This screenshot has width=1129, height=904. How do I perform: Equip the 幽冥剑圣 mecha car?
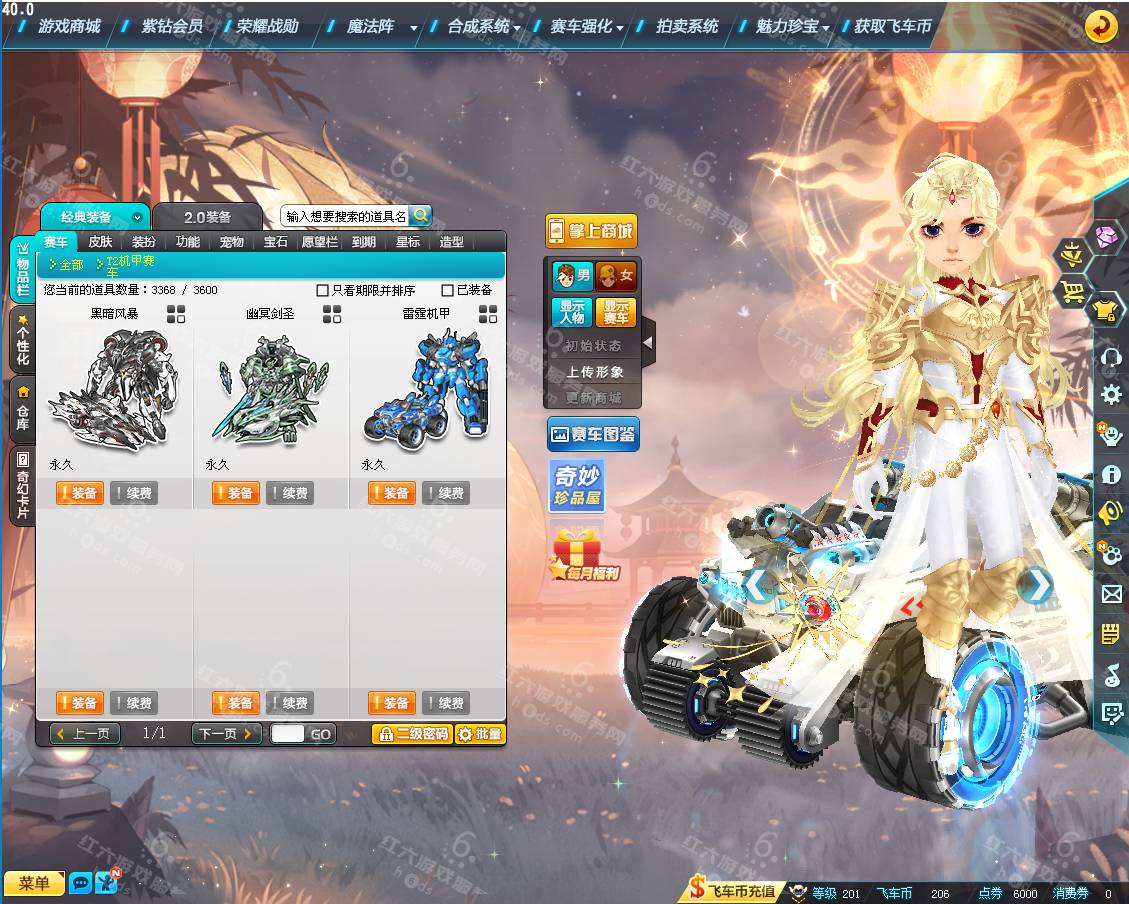tap(235, 493)
